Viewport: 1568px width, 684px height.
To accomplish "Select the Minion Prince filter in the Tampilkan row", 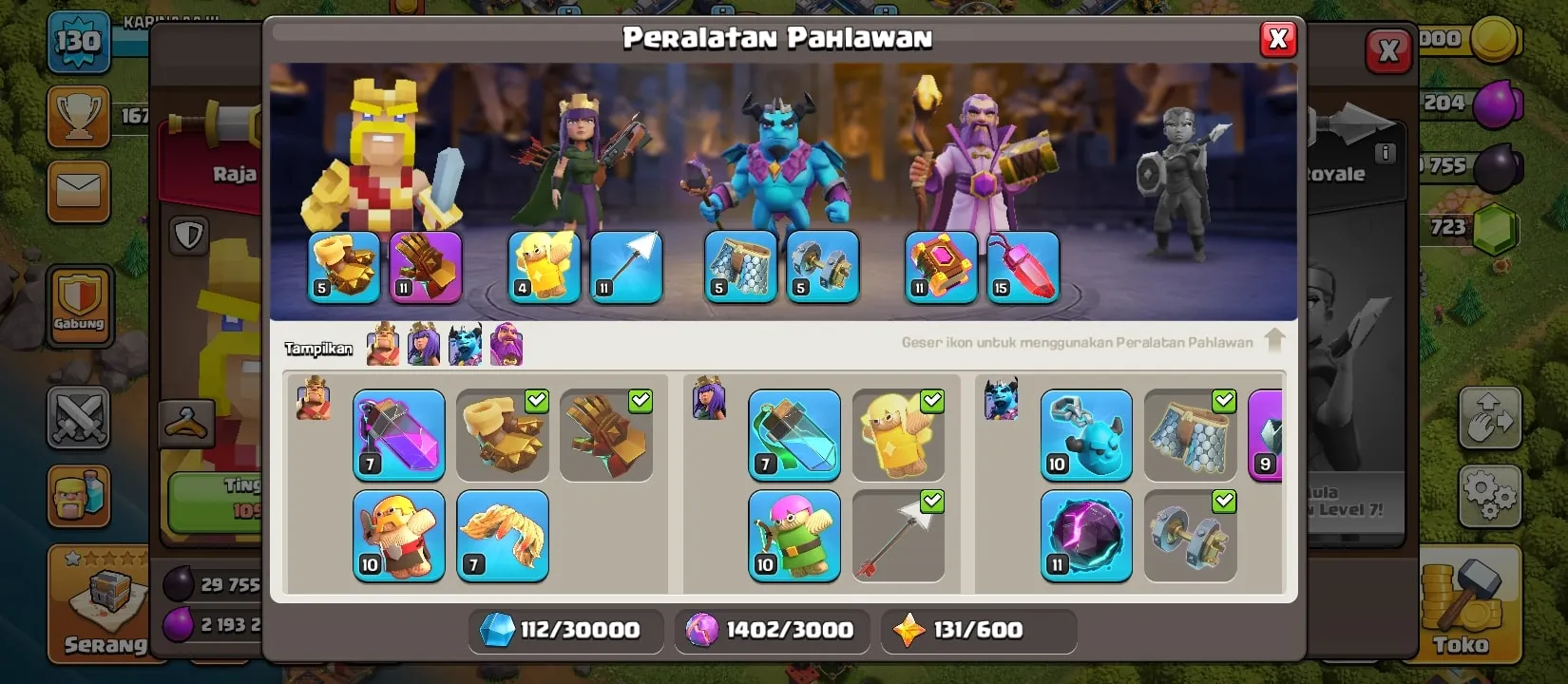I will point(465,344).
